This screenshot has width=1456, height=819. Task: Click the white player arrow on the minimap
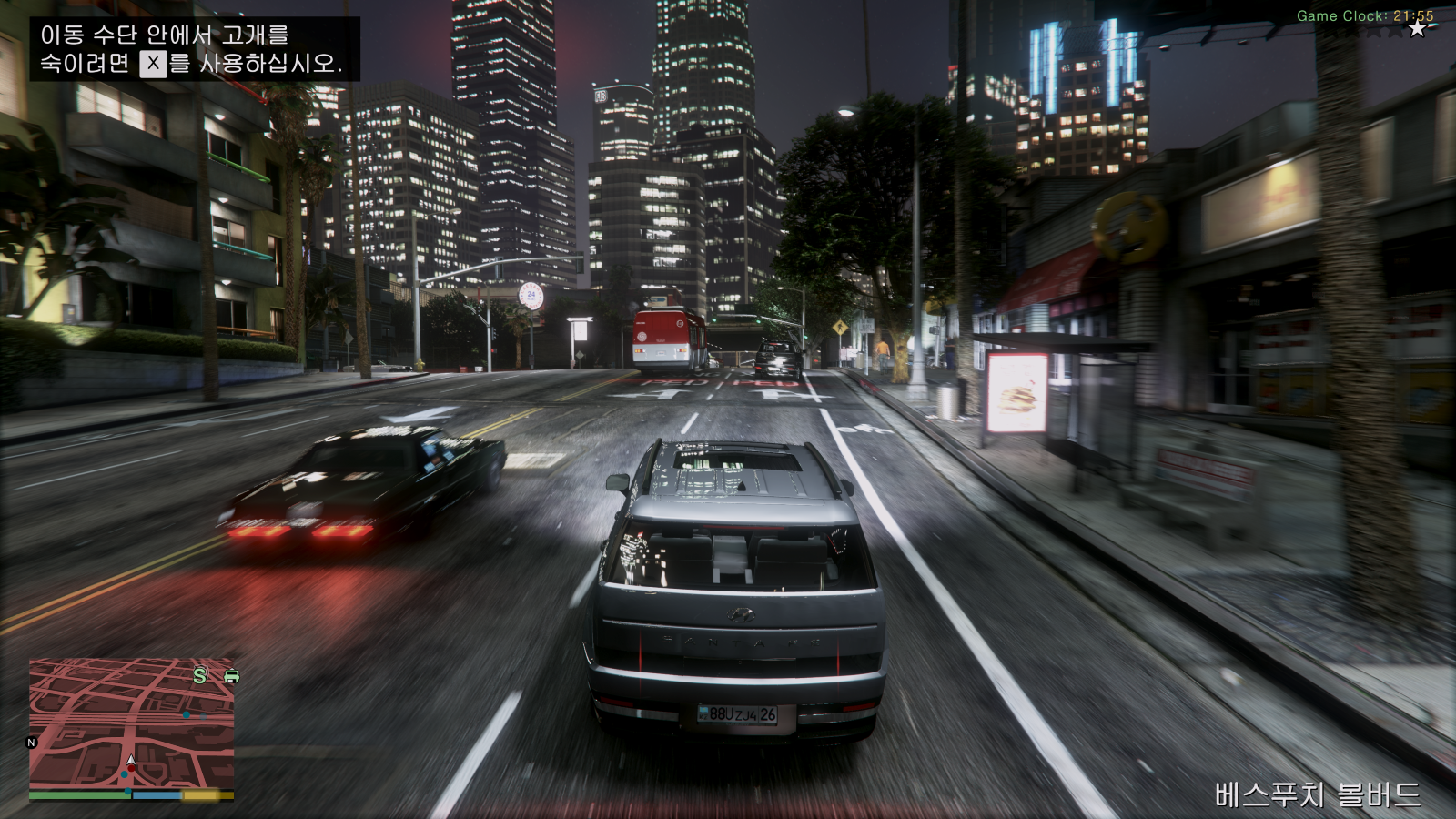coord(131,761)
